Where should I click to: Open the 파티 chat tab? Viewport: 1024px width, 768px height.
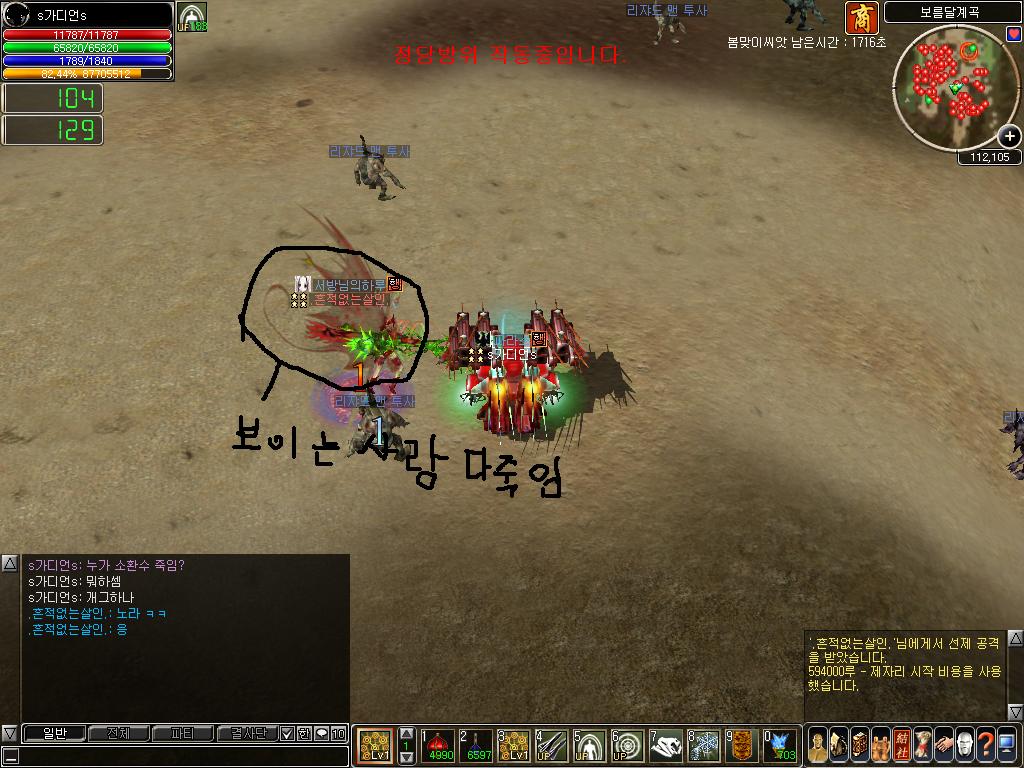point(183,734)
